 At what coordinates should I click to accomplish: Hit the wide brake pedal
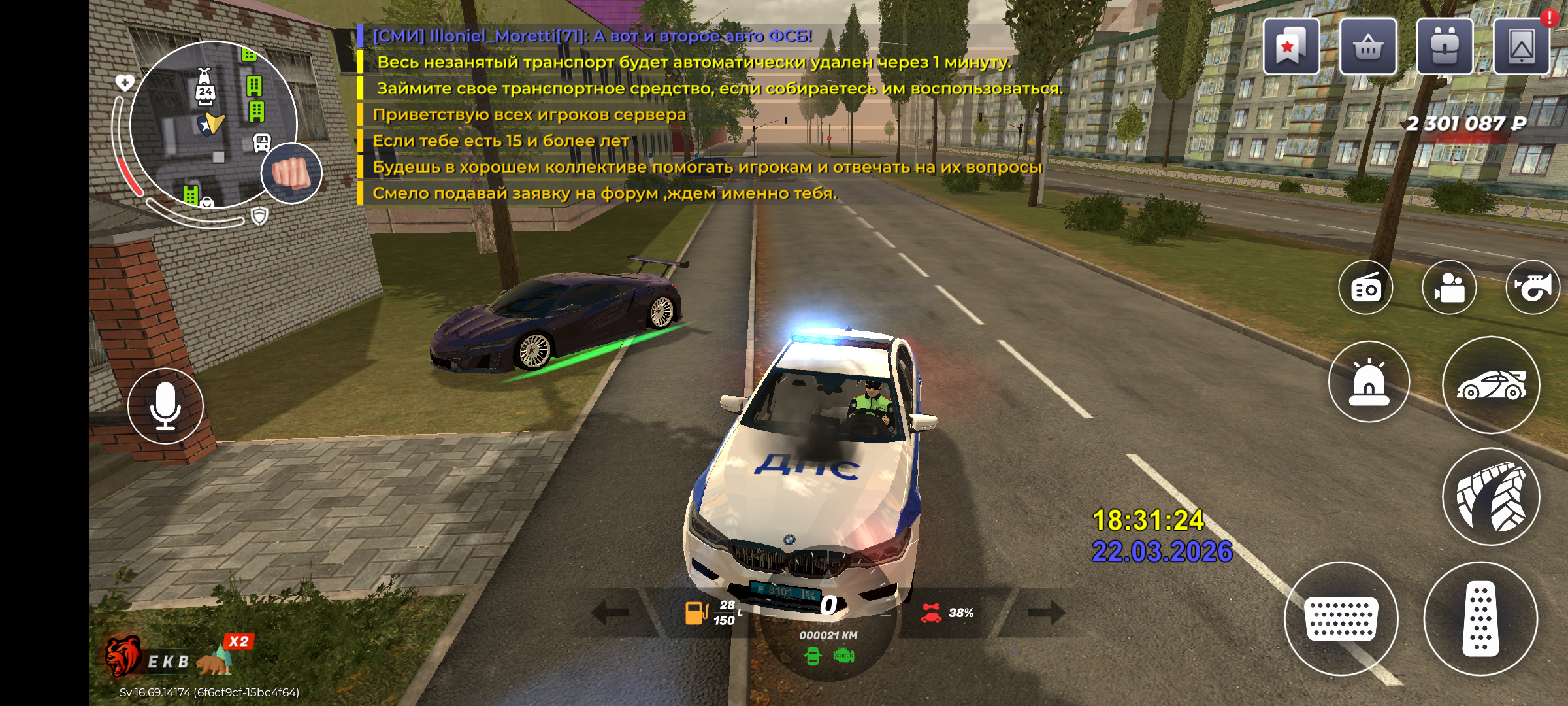(x=1341, y=618)
